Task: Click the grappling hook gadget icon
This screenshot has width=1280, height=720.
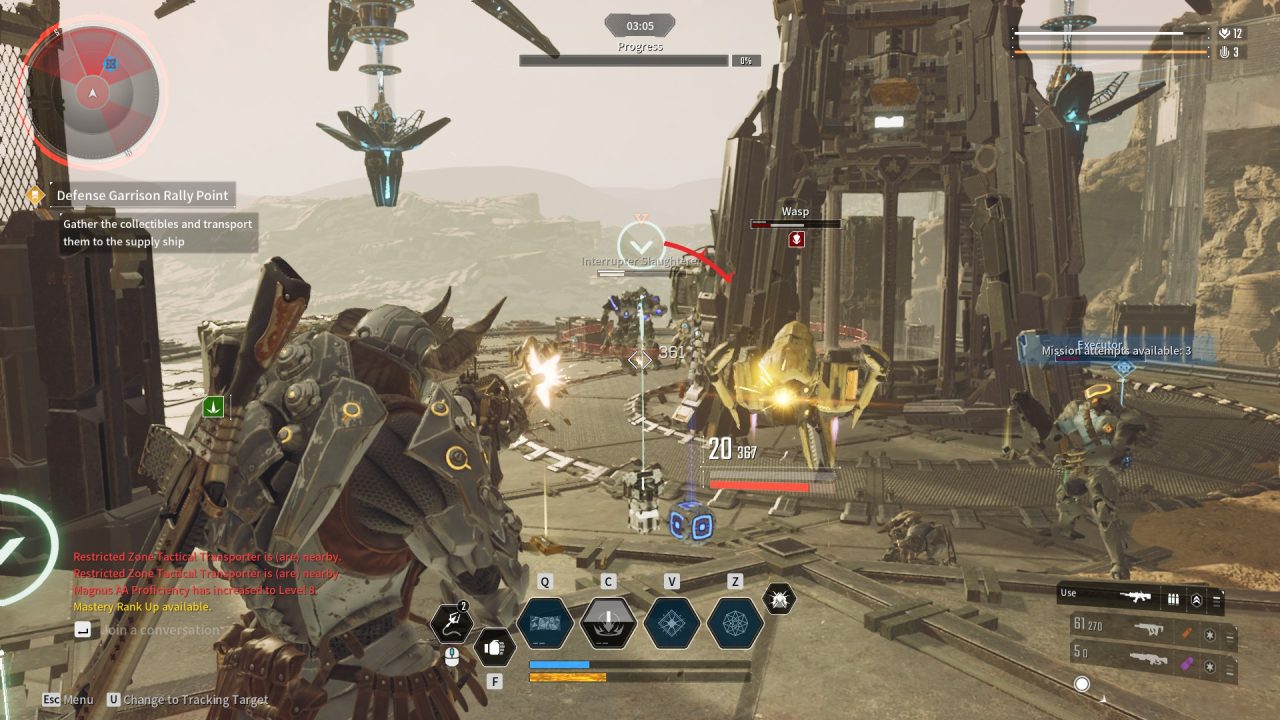Action: tap(451, 623)
